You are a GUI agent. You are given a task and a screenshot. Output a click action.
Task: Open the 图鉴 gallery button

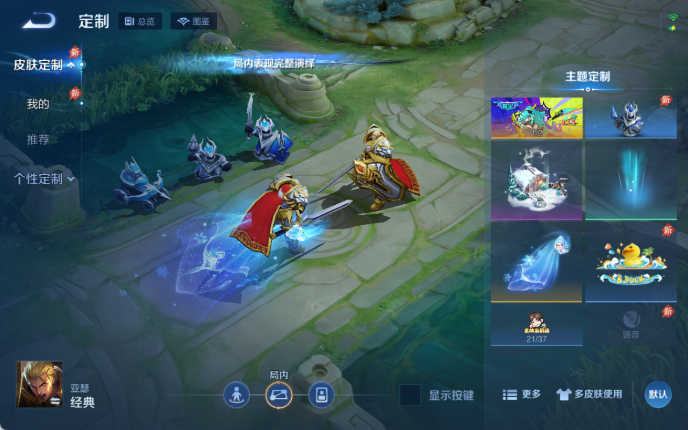pos(193,21)
